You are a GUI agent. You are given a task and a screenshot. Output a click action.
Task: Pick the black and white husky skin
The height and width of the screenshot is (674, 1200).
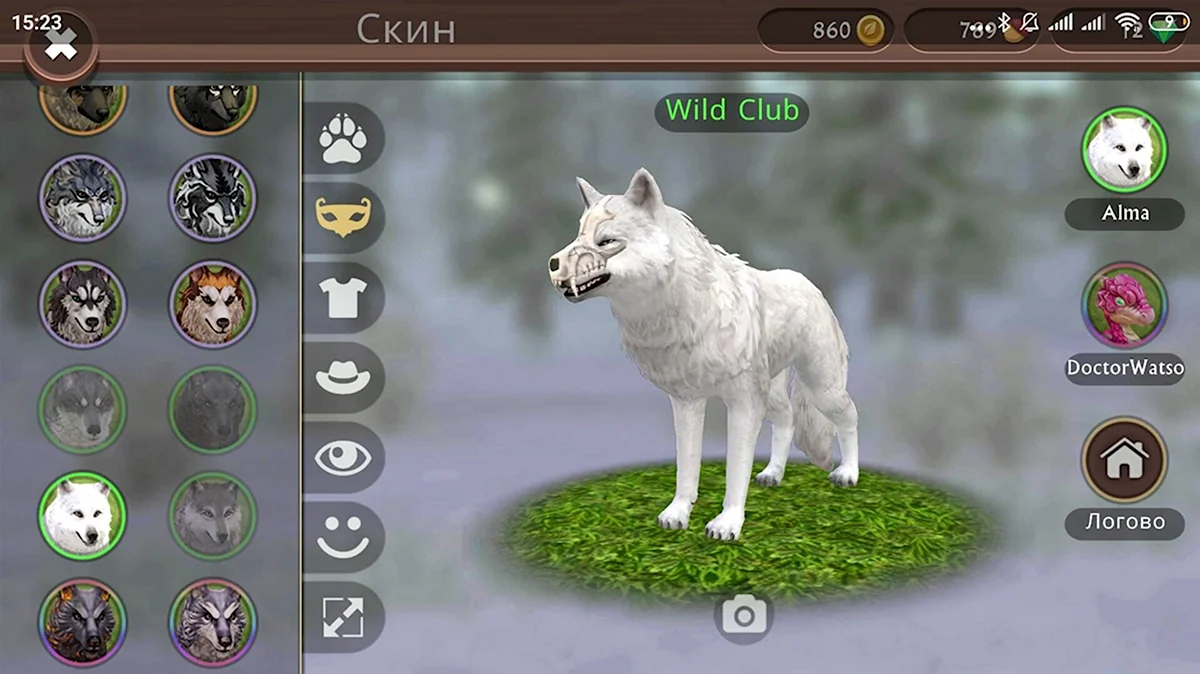click(x=82, y=304)
